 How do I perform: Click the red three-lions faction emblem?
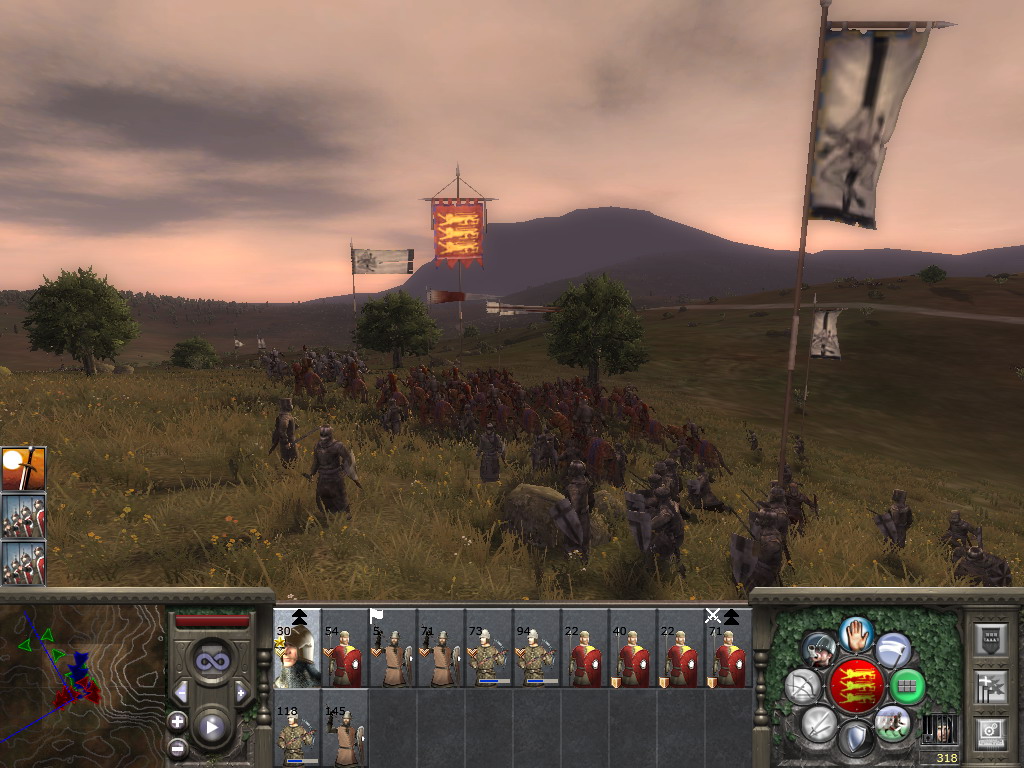click(855, 686)
